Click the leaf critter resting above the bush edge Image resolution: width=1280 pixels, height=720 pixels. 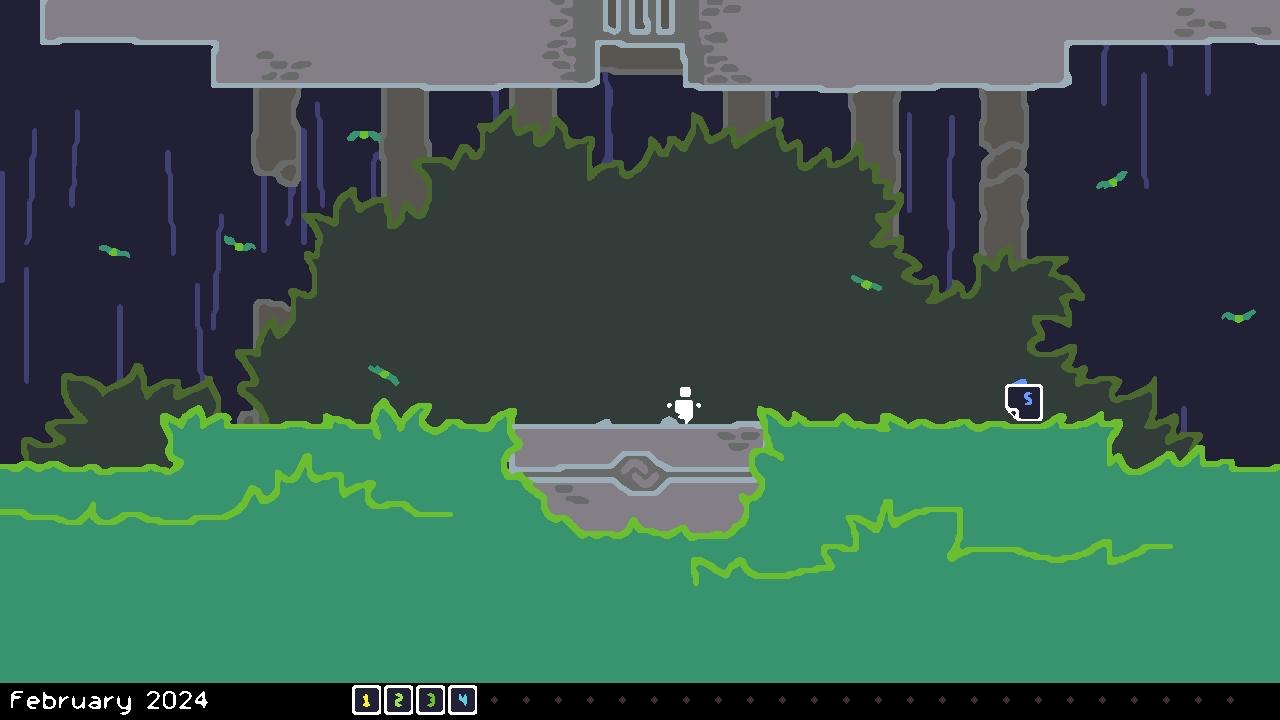[x=865, y=283]
